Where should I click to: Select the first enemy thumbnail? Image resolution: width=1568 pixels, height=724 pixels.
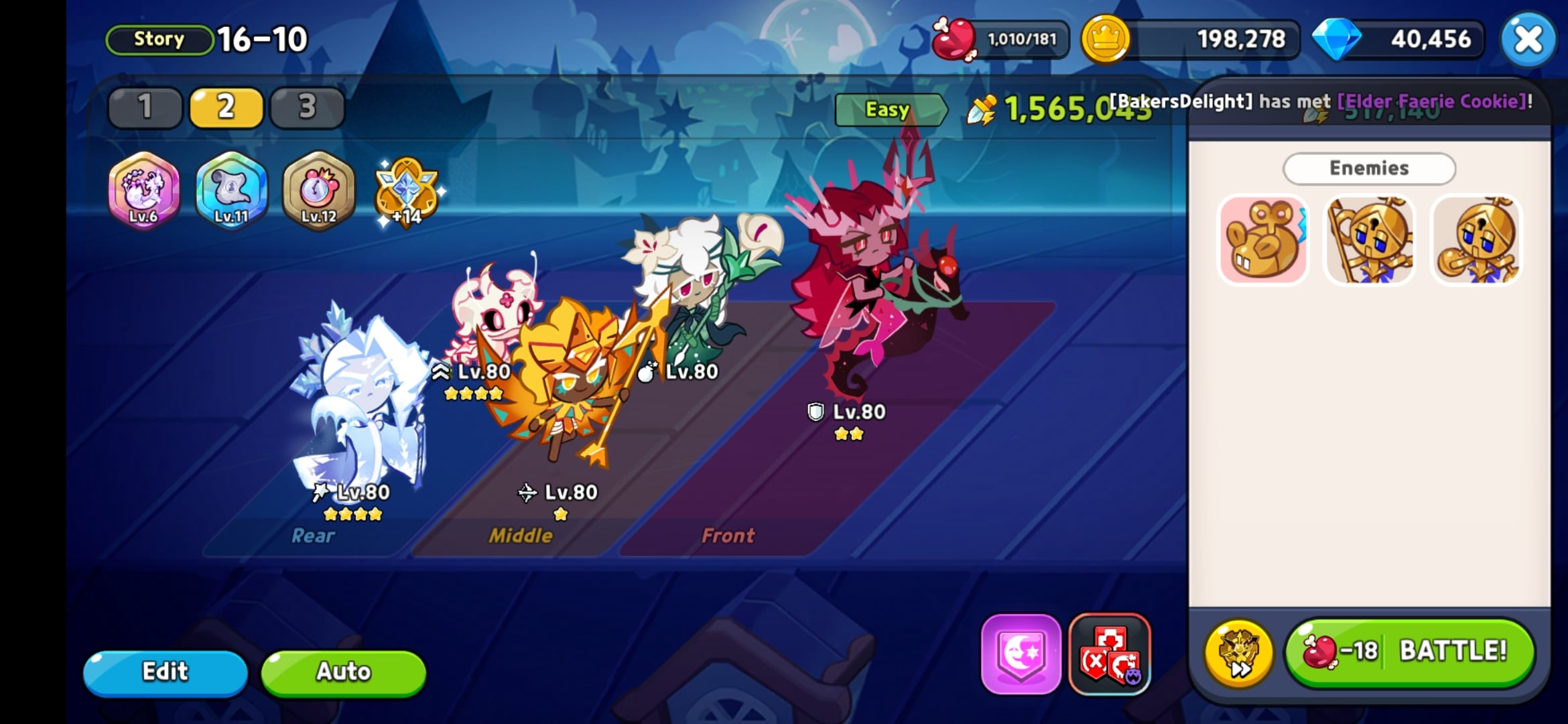point(1262,240)
